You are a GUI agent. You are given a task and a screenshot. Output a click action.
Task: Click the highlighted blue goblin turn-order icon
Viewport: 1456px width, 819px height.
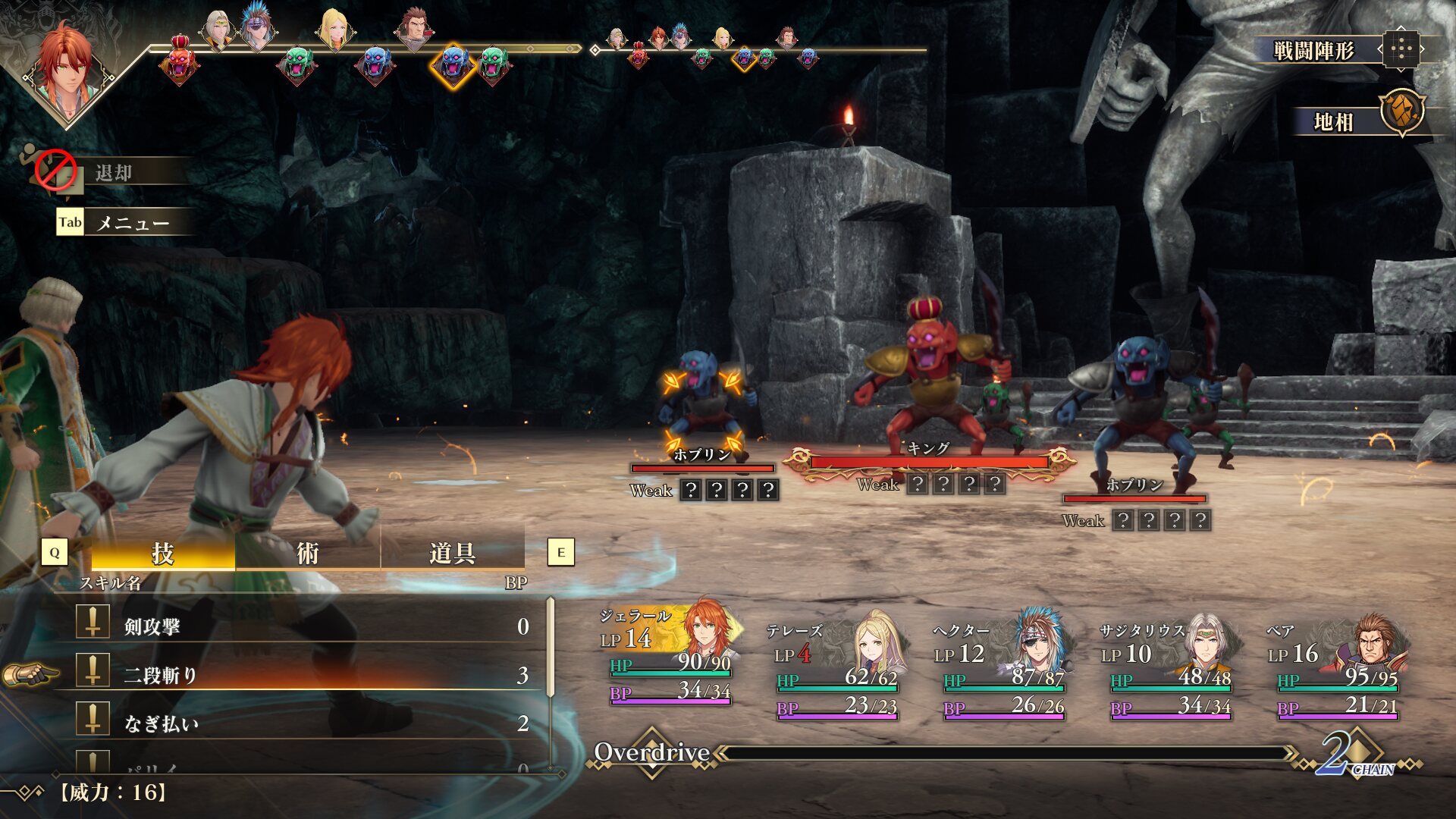point(453,64)
